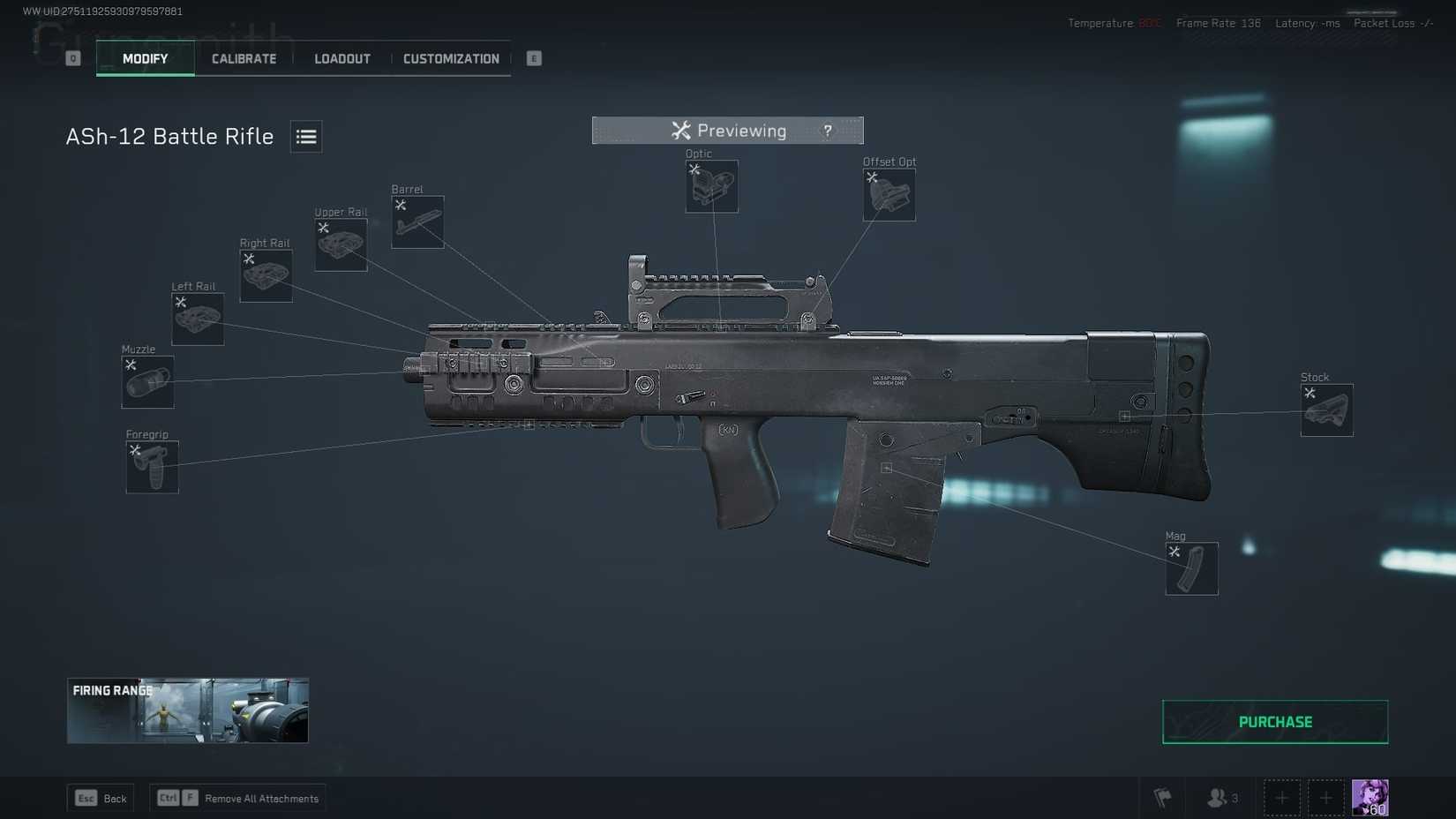
Task: Open the Foregrip attachment slot
Action: pyautogui.click(x=152, y=467)
